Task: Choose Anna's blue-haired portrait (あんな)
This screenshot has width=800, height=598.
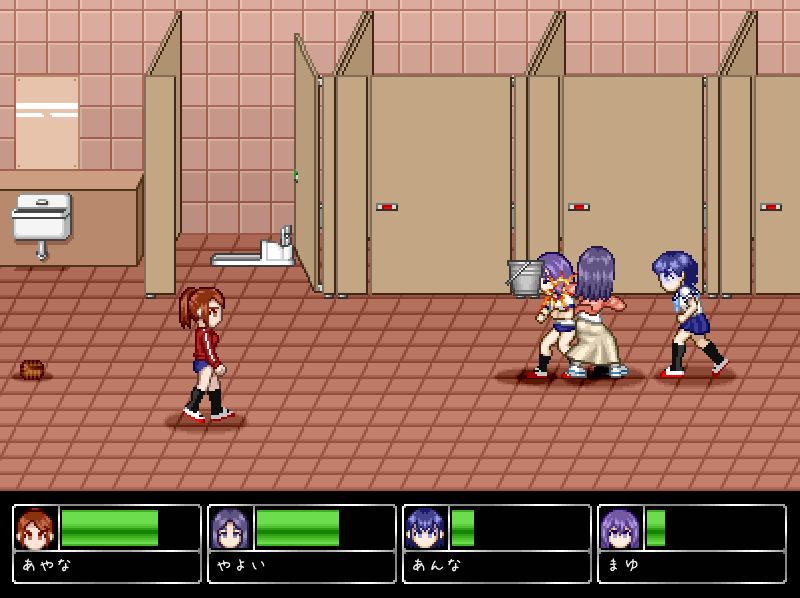Action: click(426, 528)
